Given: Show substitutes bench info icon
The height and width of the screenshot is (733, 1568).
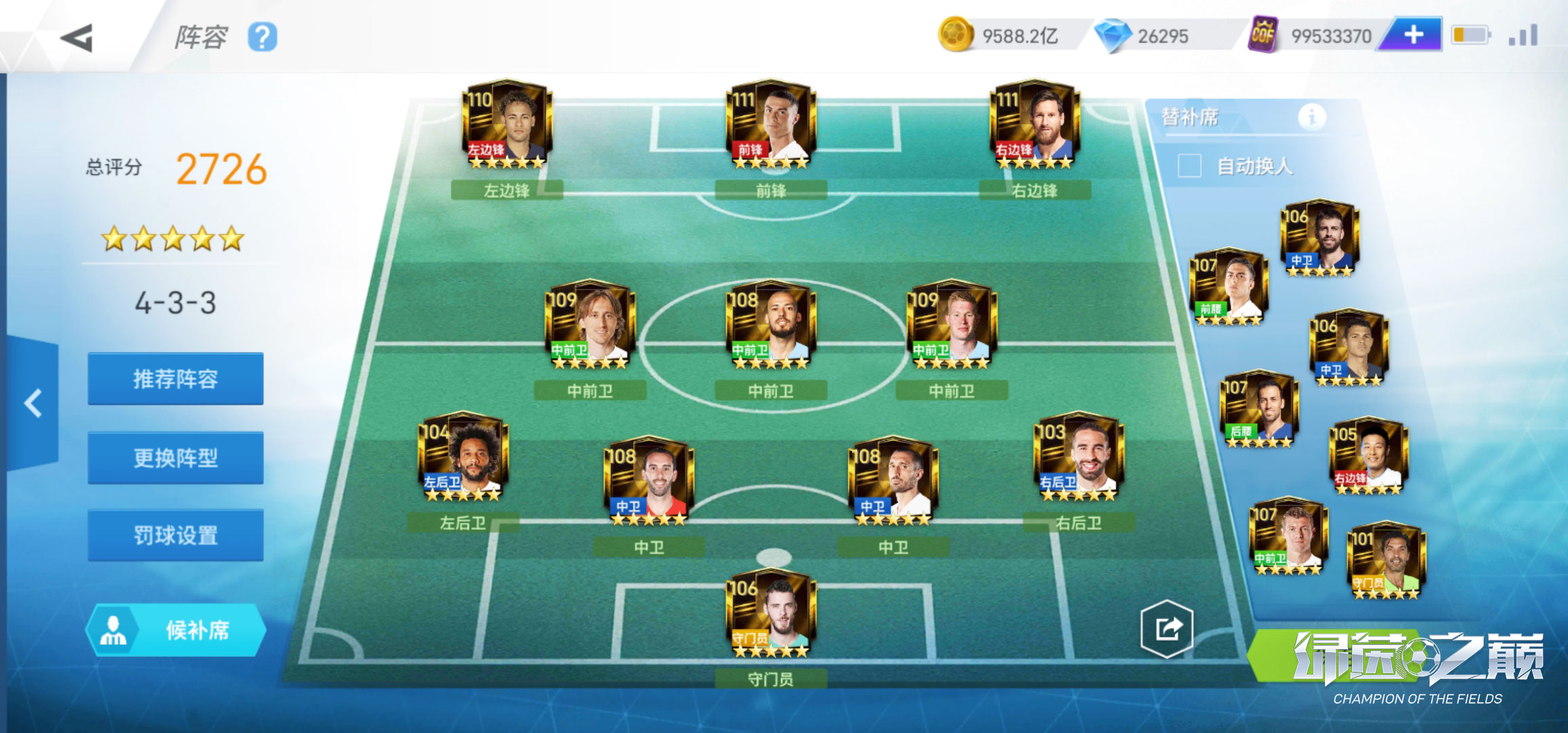Looking at the screenshot, I should tap(1311, 117).
